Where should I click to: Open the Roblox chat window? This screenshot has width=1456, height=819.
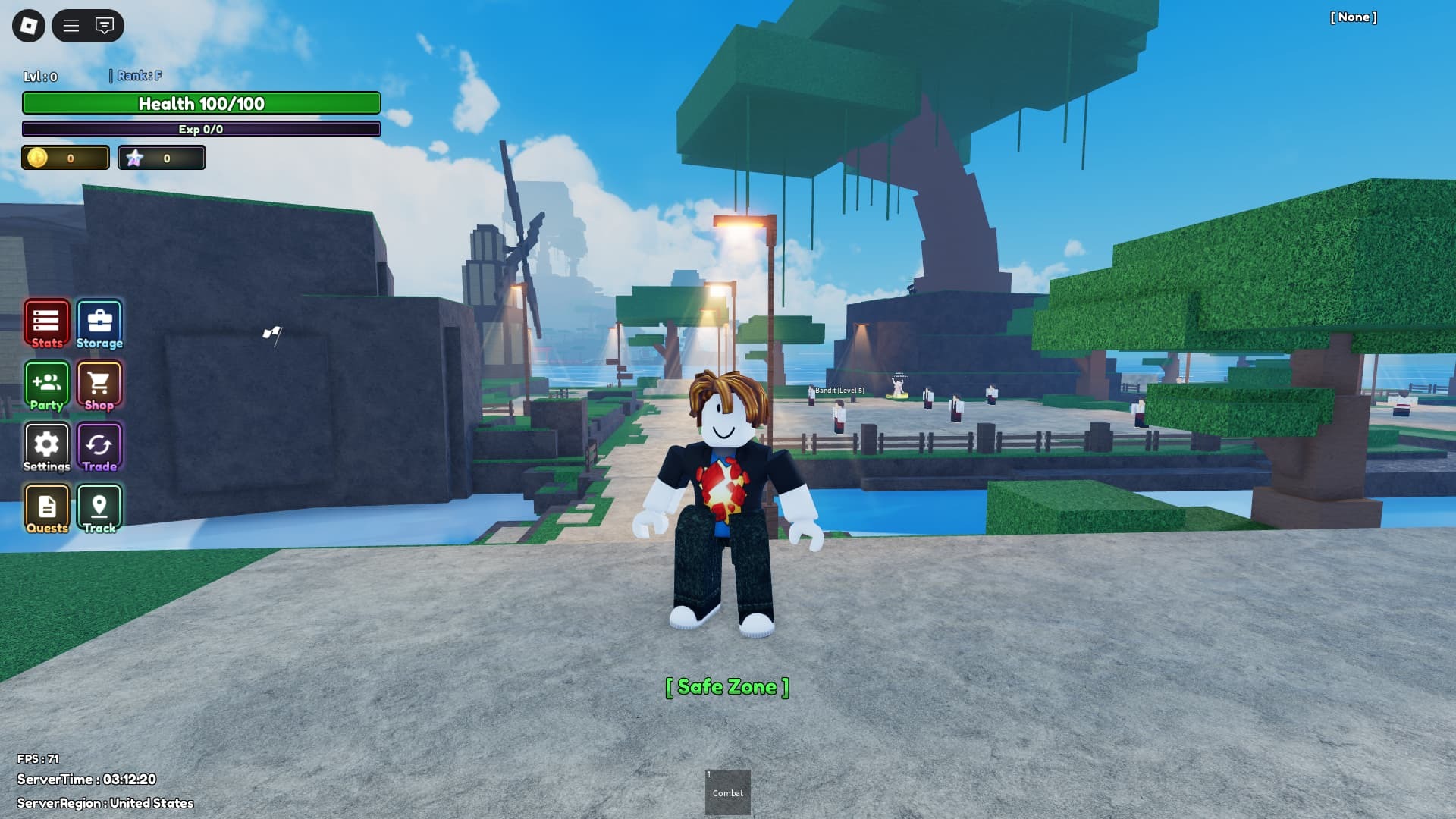coord(103,26)
